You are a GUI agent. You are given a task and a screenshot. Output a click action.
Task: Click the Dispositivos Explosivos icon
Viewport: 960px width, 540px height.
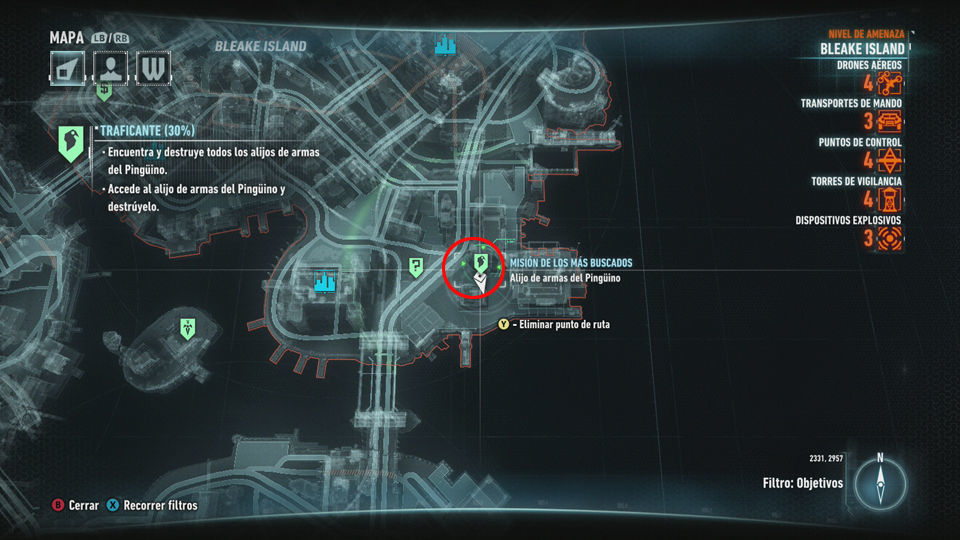890,238
